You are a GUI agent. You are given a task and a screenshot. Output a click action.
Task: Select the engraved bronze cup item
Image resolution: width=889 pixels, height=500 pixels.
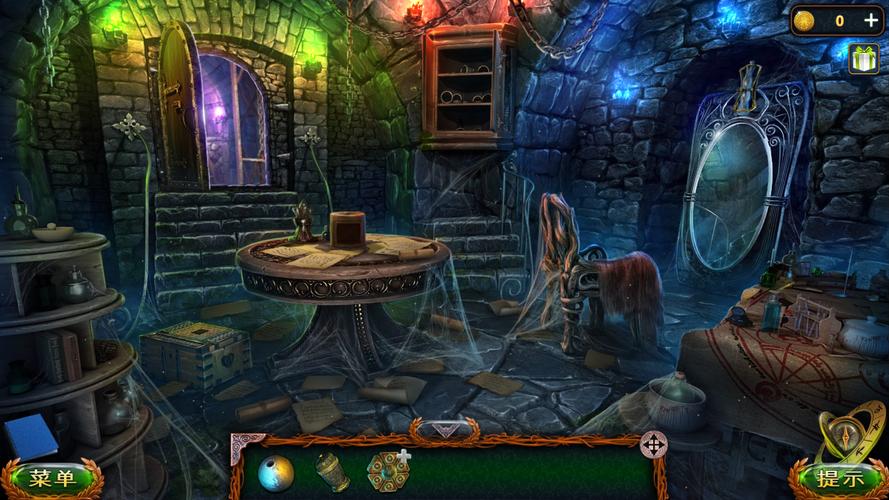tap(333, 472)
